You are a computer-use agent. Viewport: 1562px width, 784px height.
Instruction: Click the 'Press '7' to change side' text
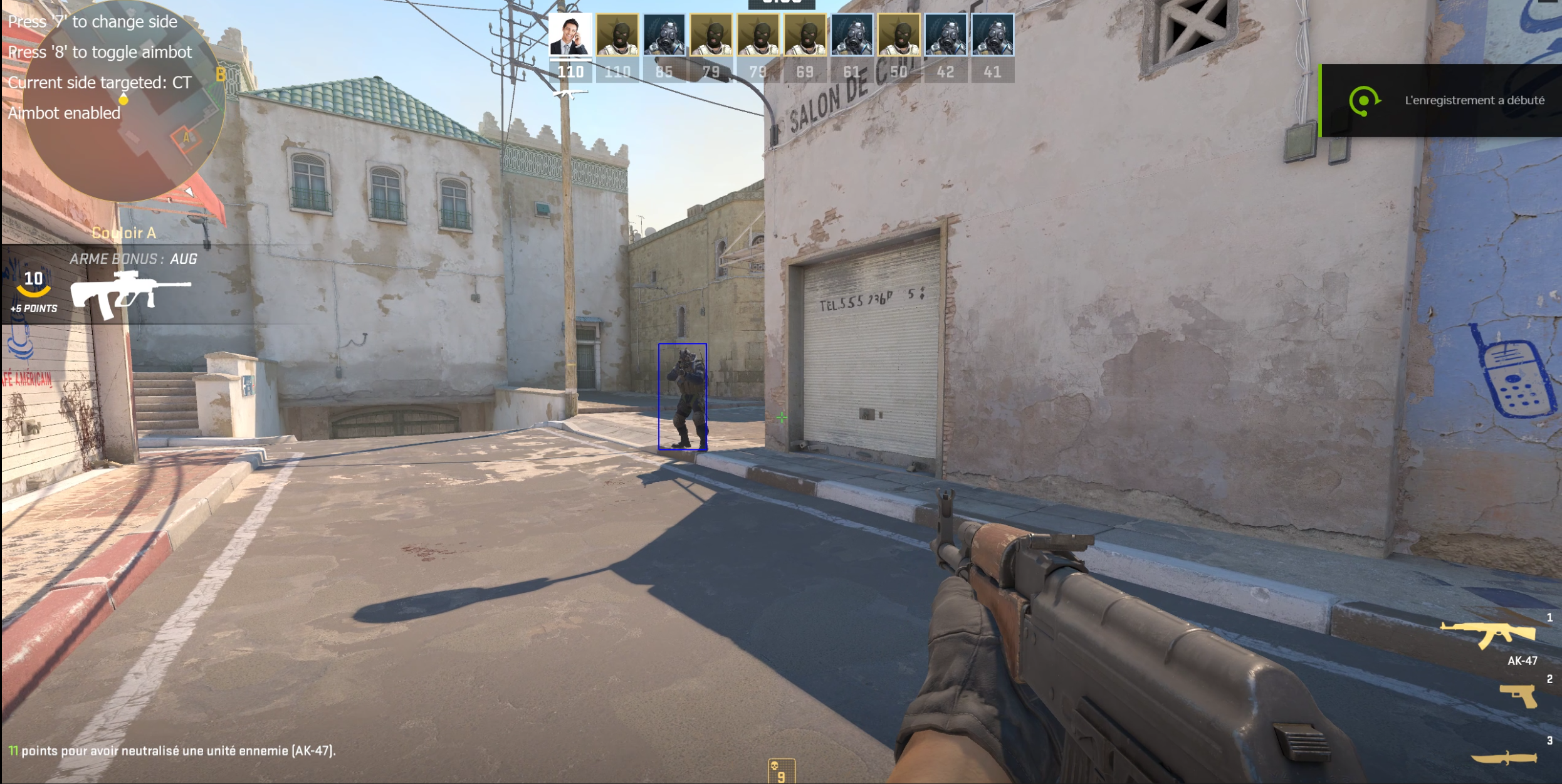92,21
